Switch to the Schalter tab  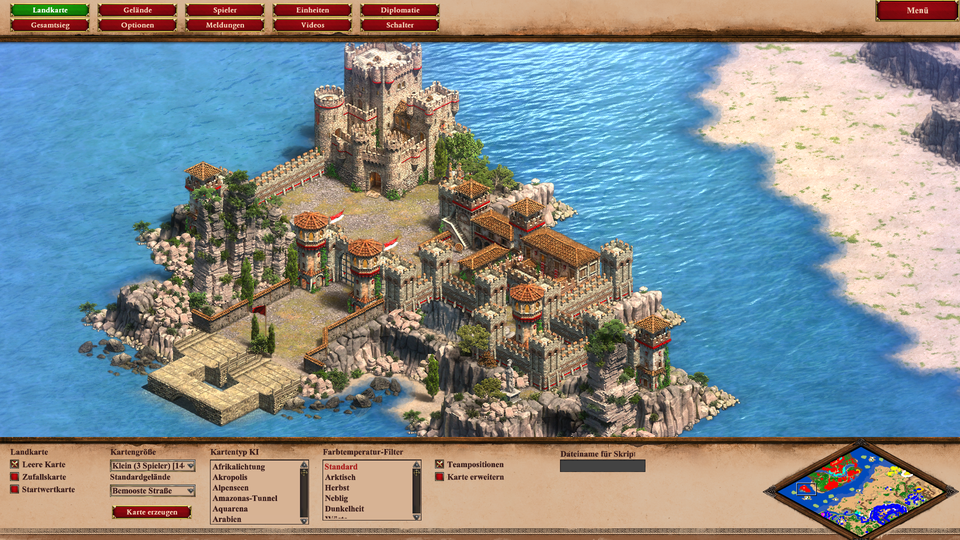point(400,24)
